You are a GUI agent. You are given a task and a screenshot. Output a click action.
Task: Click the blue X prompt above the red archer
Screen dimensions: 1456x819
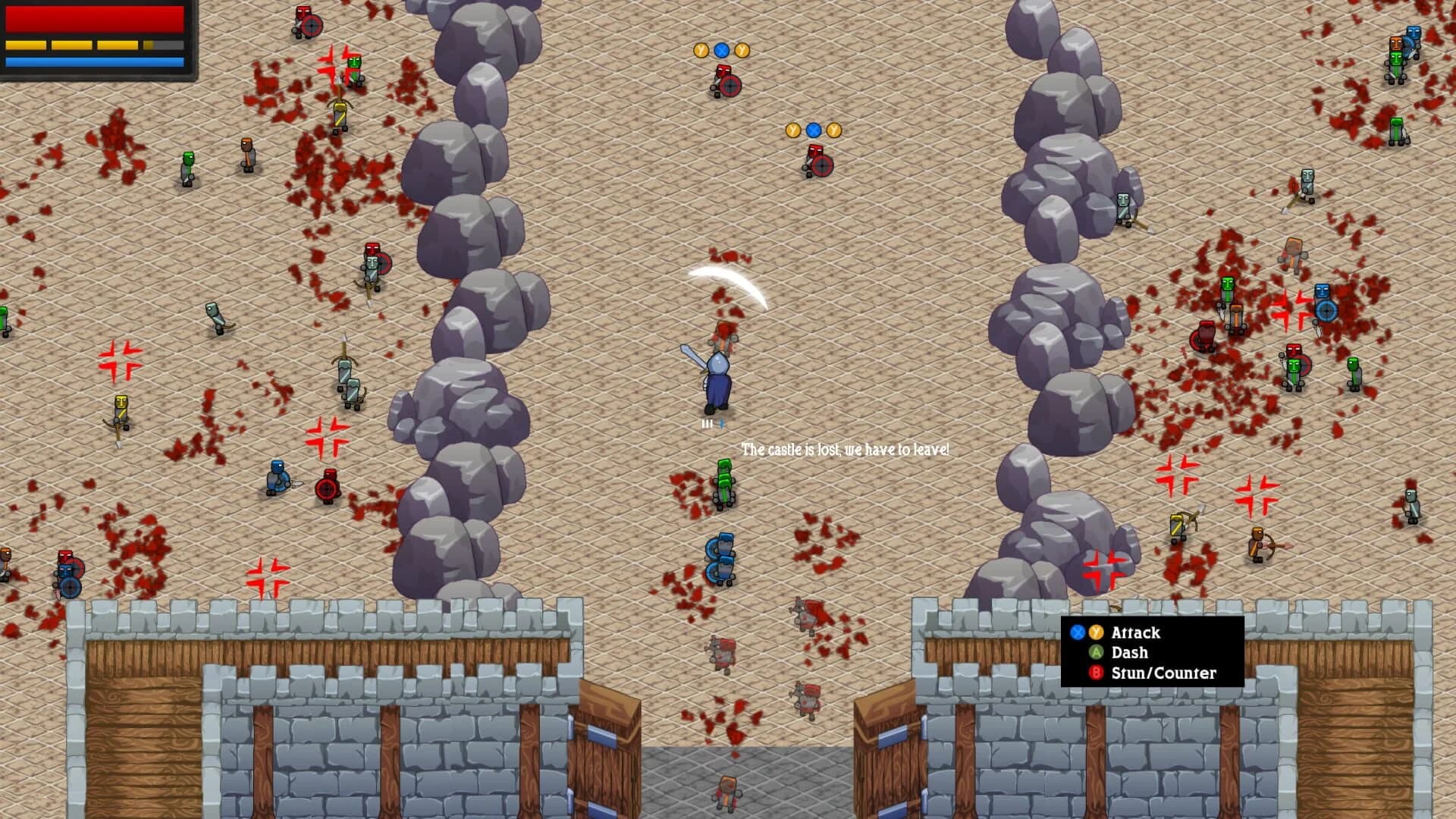721,50
